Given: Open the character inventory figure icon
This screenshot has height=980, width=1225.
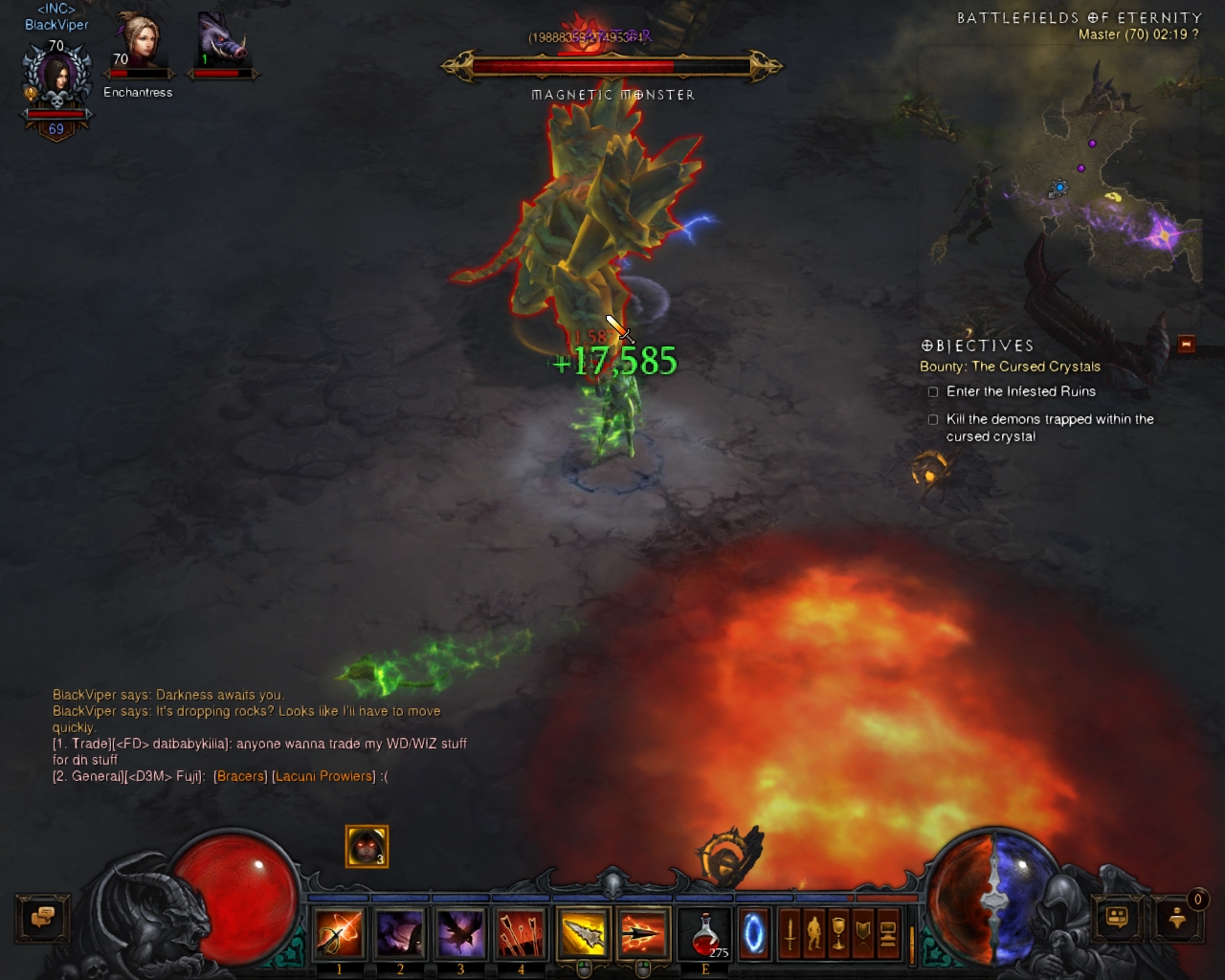Looking at the screenshot, I should point(814,933).
